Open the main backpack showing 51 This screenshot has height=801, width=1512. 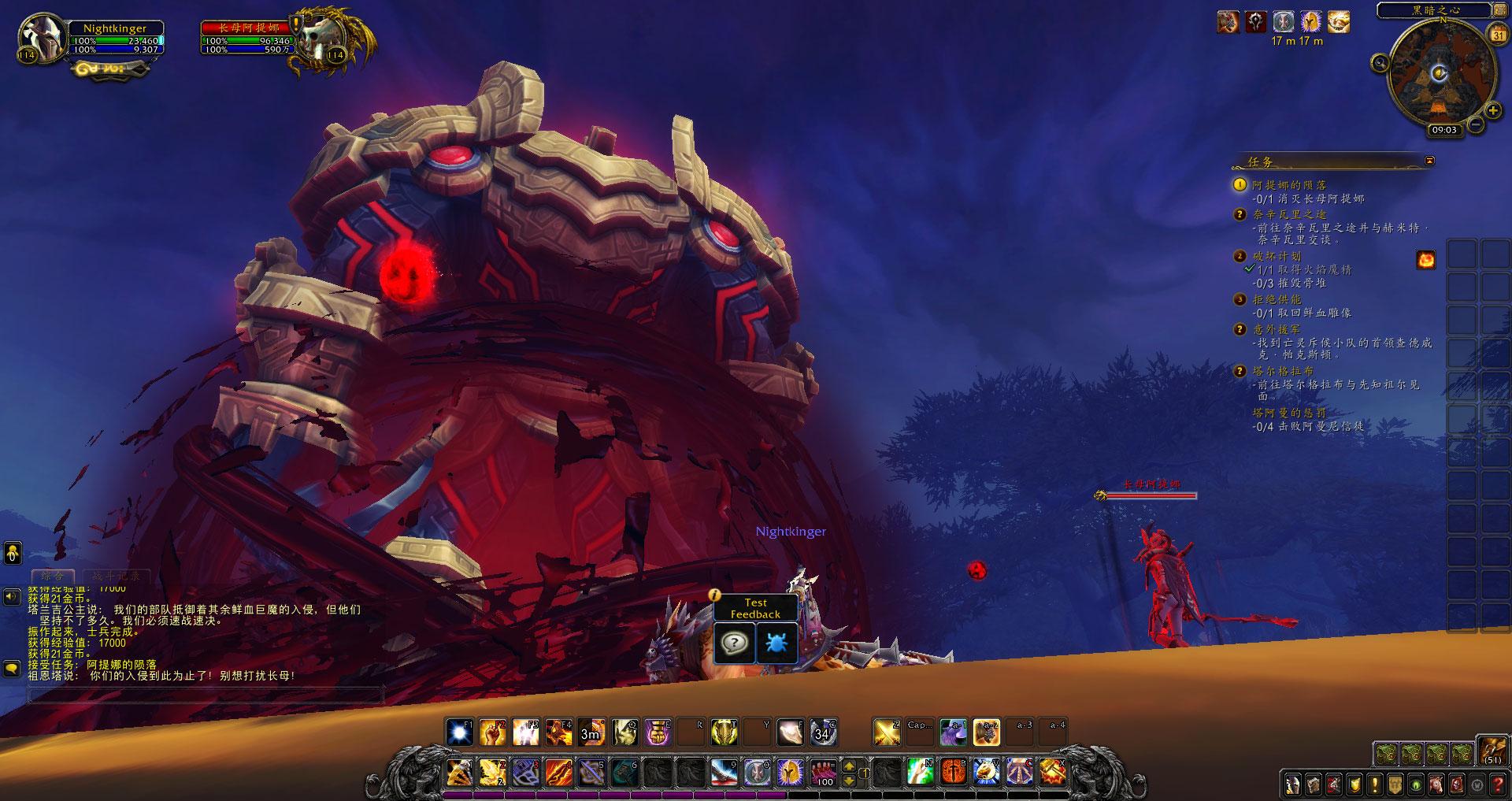point(1492,751)
